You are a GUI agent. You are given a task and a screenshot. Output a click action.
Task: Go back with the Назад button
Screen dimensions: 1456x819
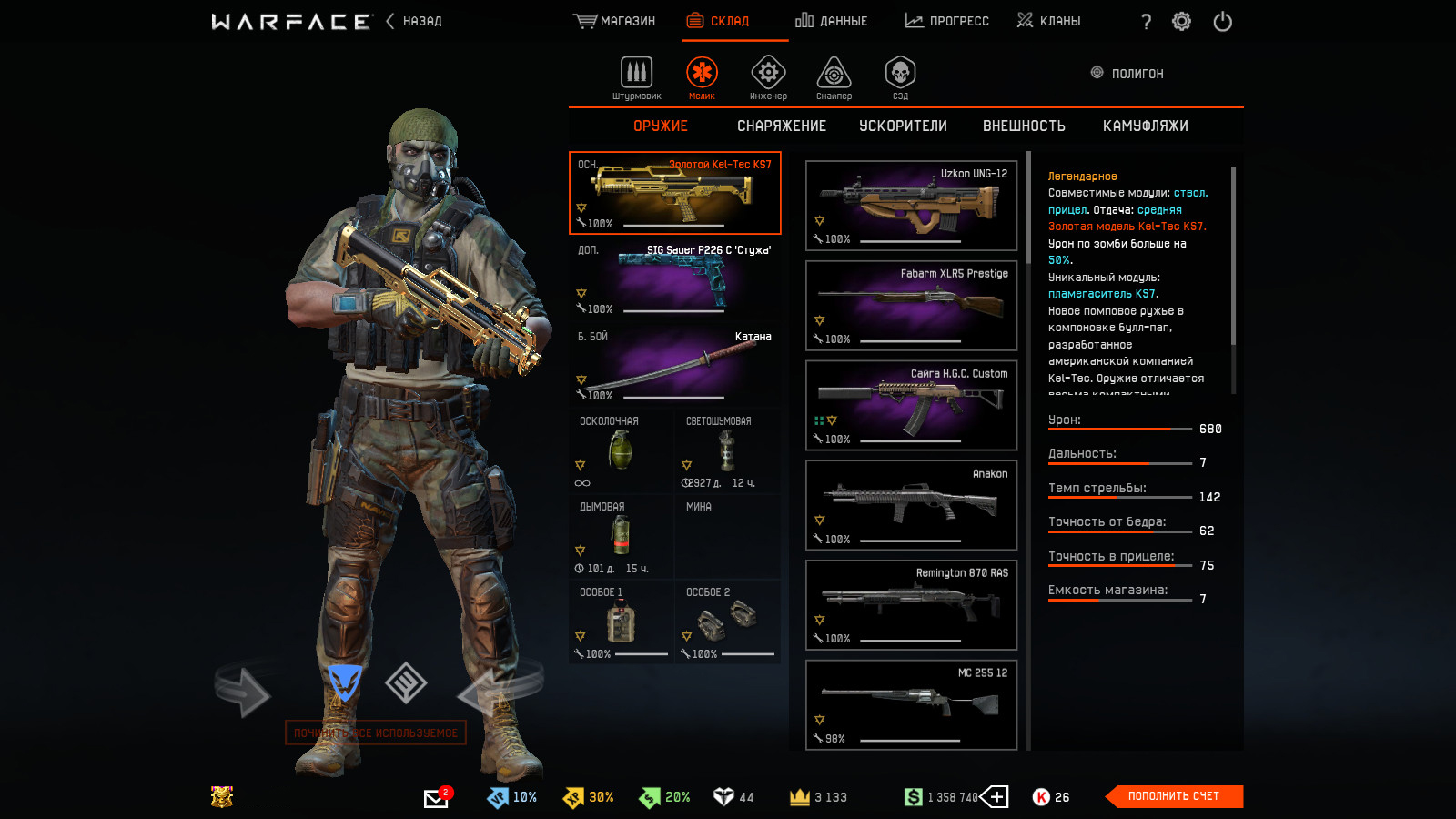tap(415, 21)
